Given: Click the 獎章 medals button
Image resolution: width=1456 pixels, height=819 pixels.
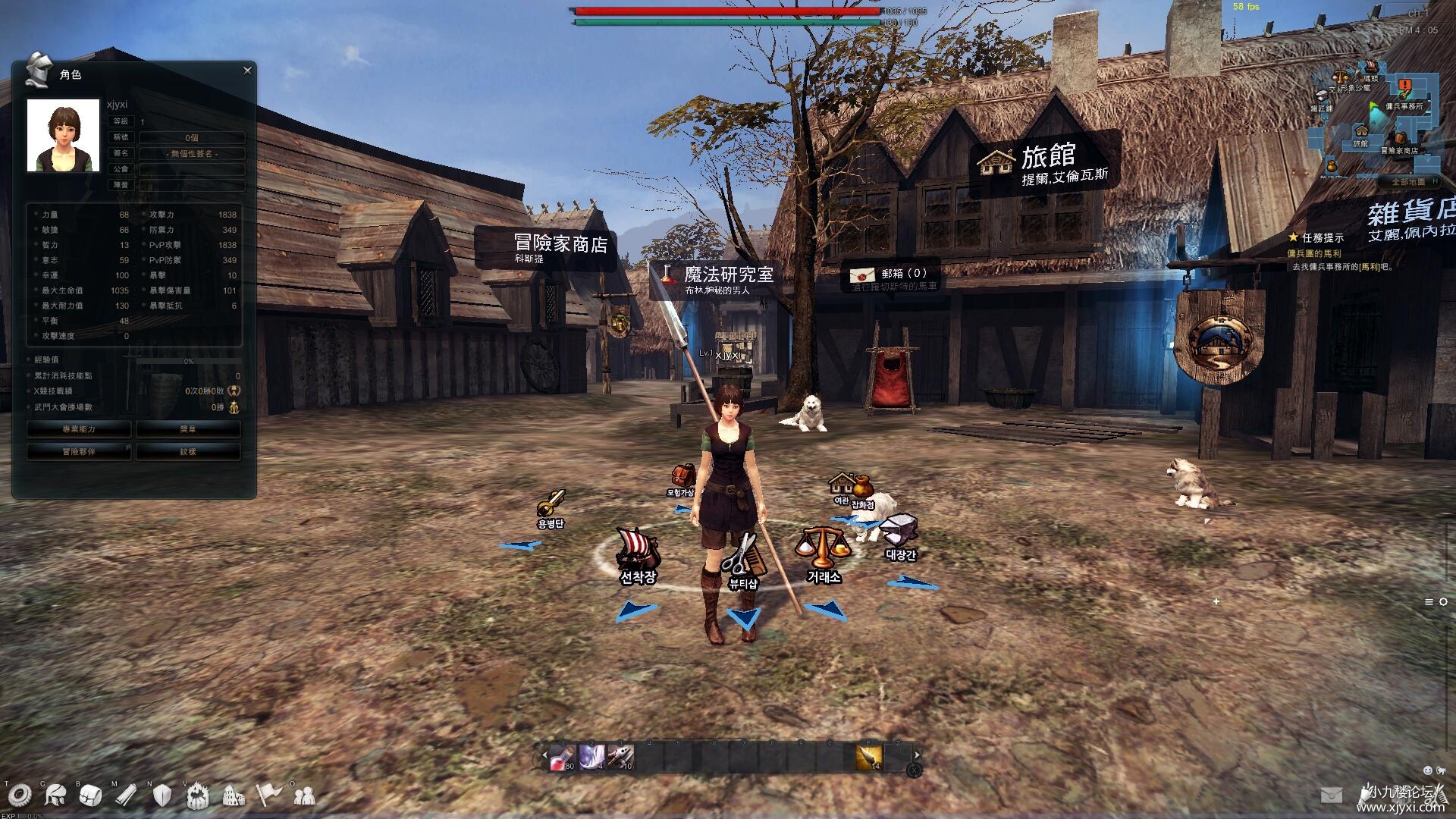Looking at the screenshot, I should tap(188, 429).
